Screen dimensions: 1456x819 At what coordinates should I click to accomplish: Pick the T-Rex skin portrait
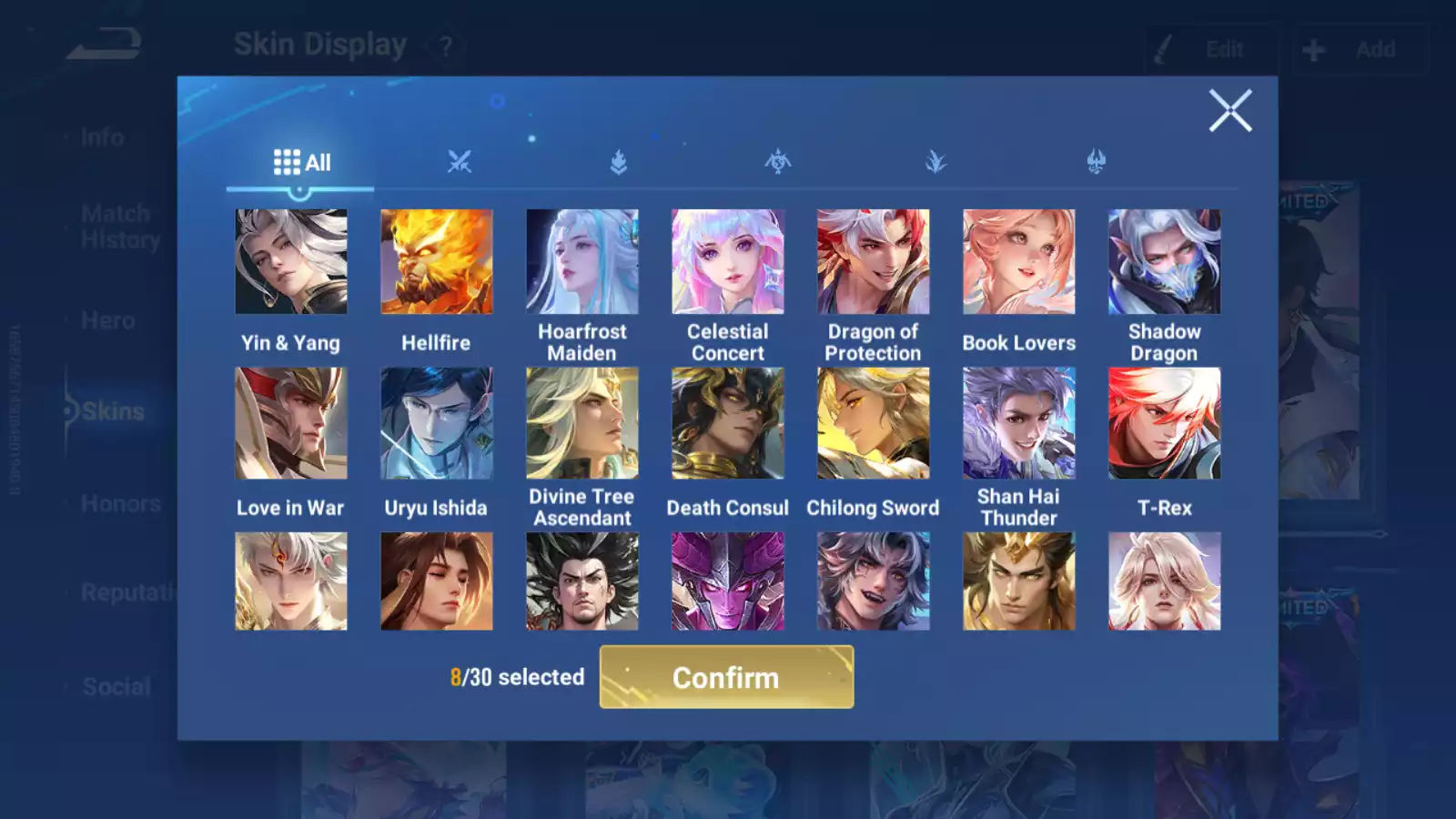click(1165, 423)
